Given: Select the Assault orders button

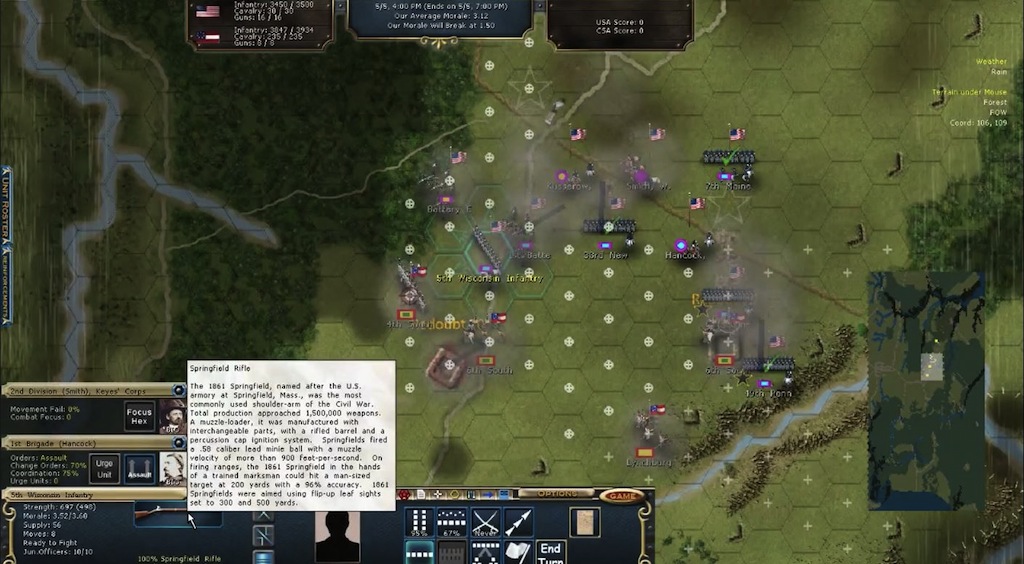Looking at the screenshot, I should [139, 468].
